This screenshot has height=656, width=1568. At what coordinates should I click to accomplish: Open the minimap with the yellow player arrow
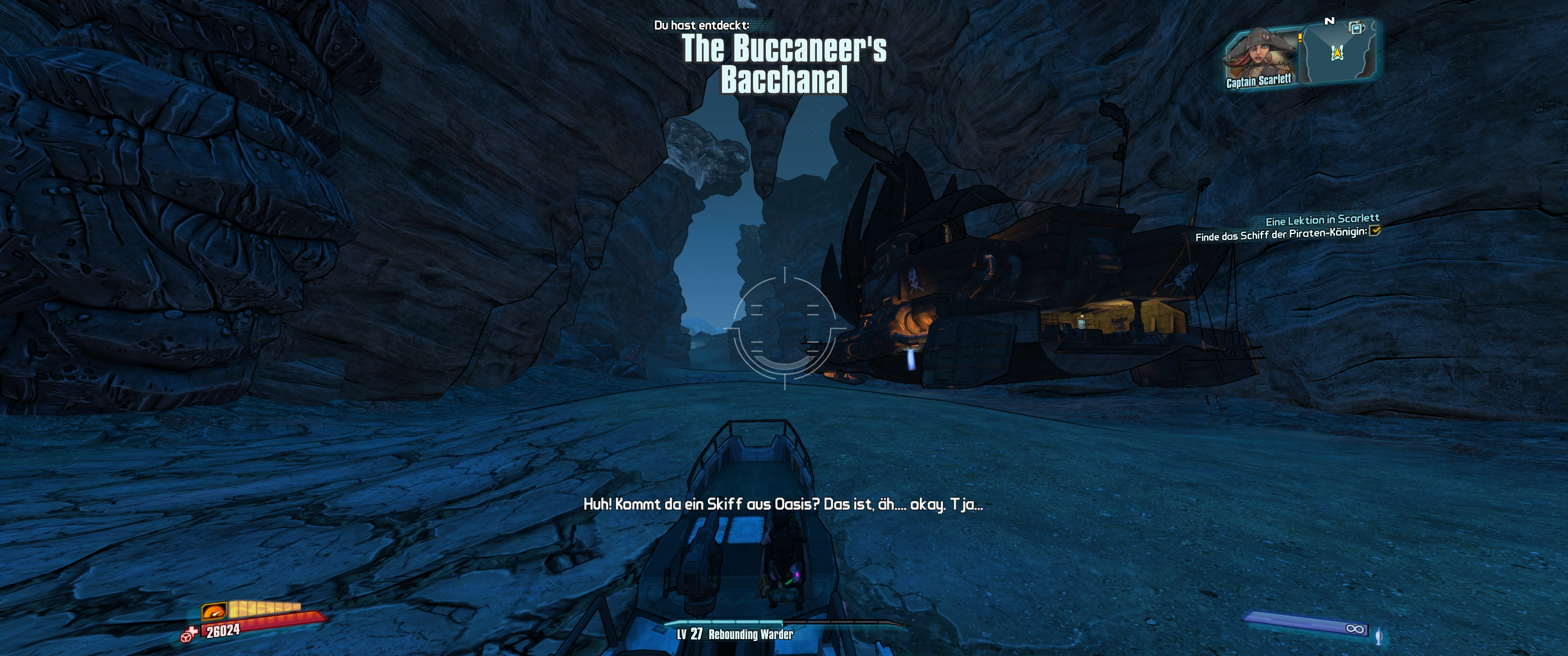click(x=1337, y=54)
